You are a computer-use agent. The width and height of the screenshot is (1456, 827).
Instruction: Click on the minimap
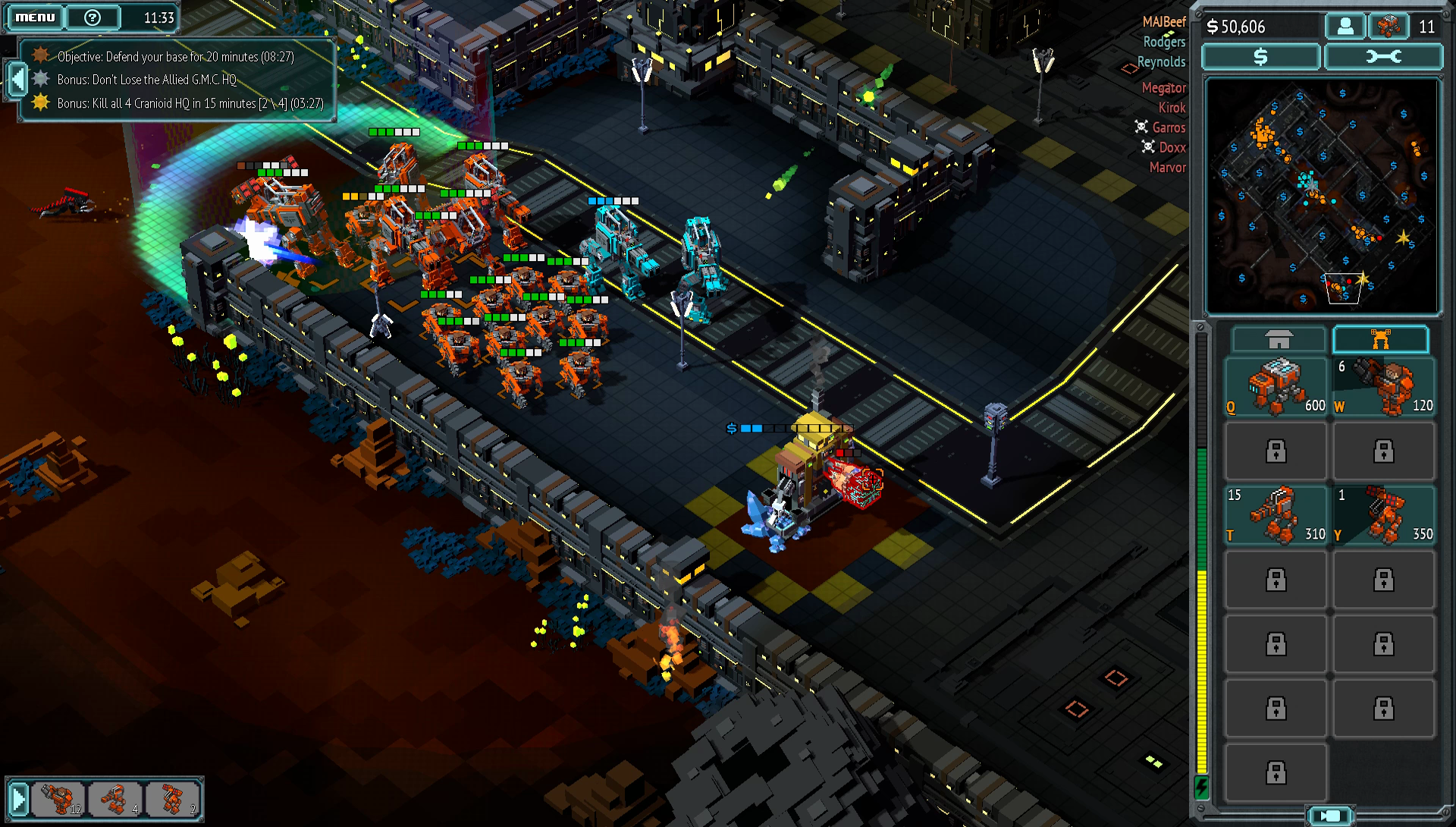(x=1321, y=196)
